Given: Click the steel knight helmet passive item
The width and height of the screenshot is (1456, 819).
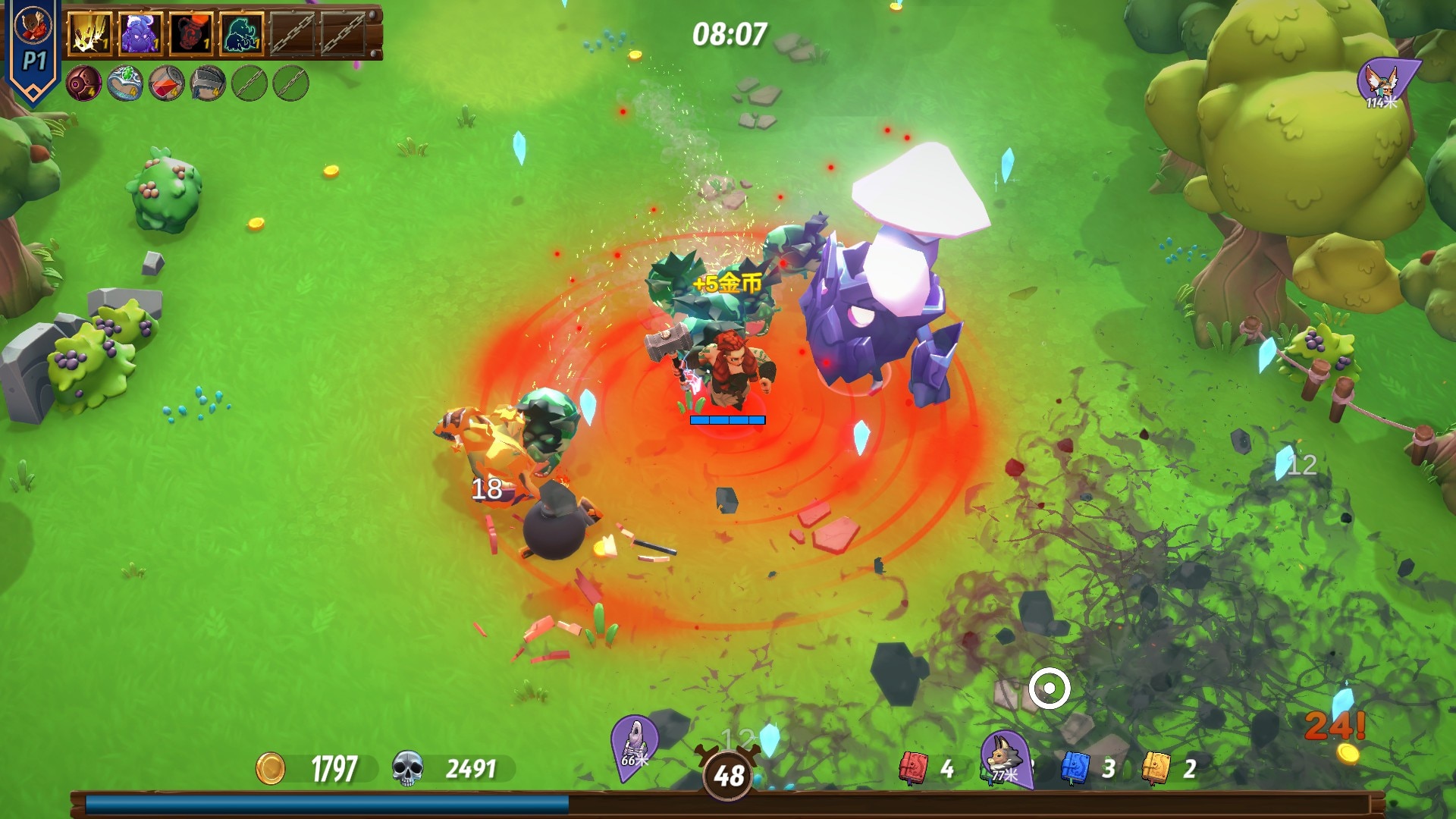Looking at the screenshot, I should coord(208,83).
